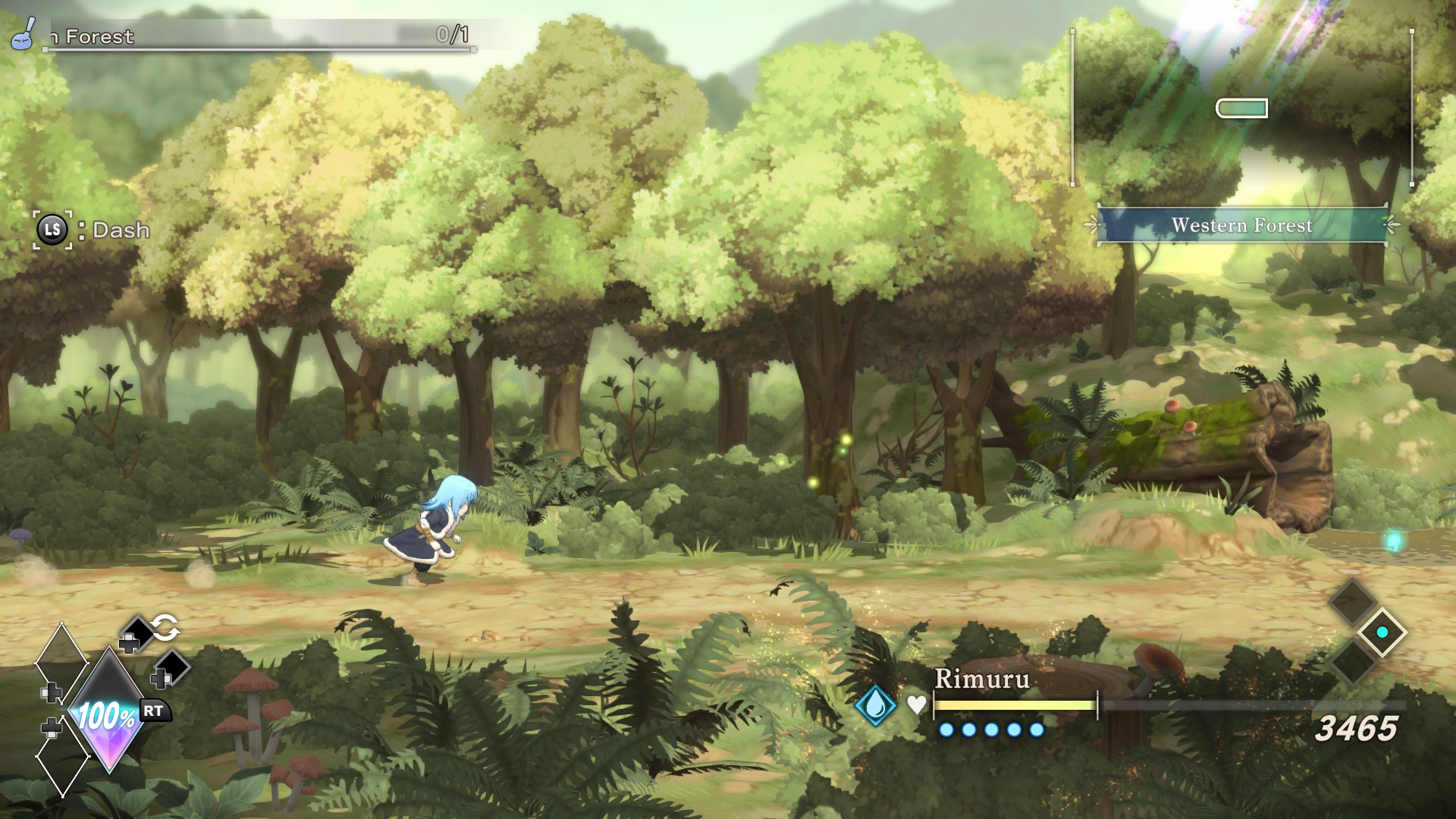Click Rimuru's water drop element icon
The image size is (1456, 819).
point(875,704)
